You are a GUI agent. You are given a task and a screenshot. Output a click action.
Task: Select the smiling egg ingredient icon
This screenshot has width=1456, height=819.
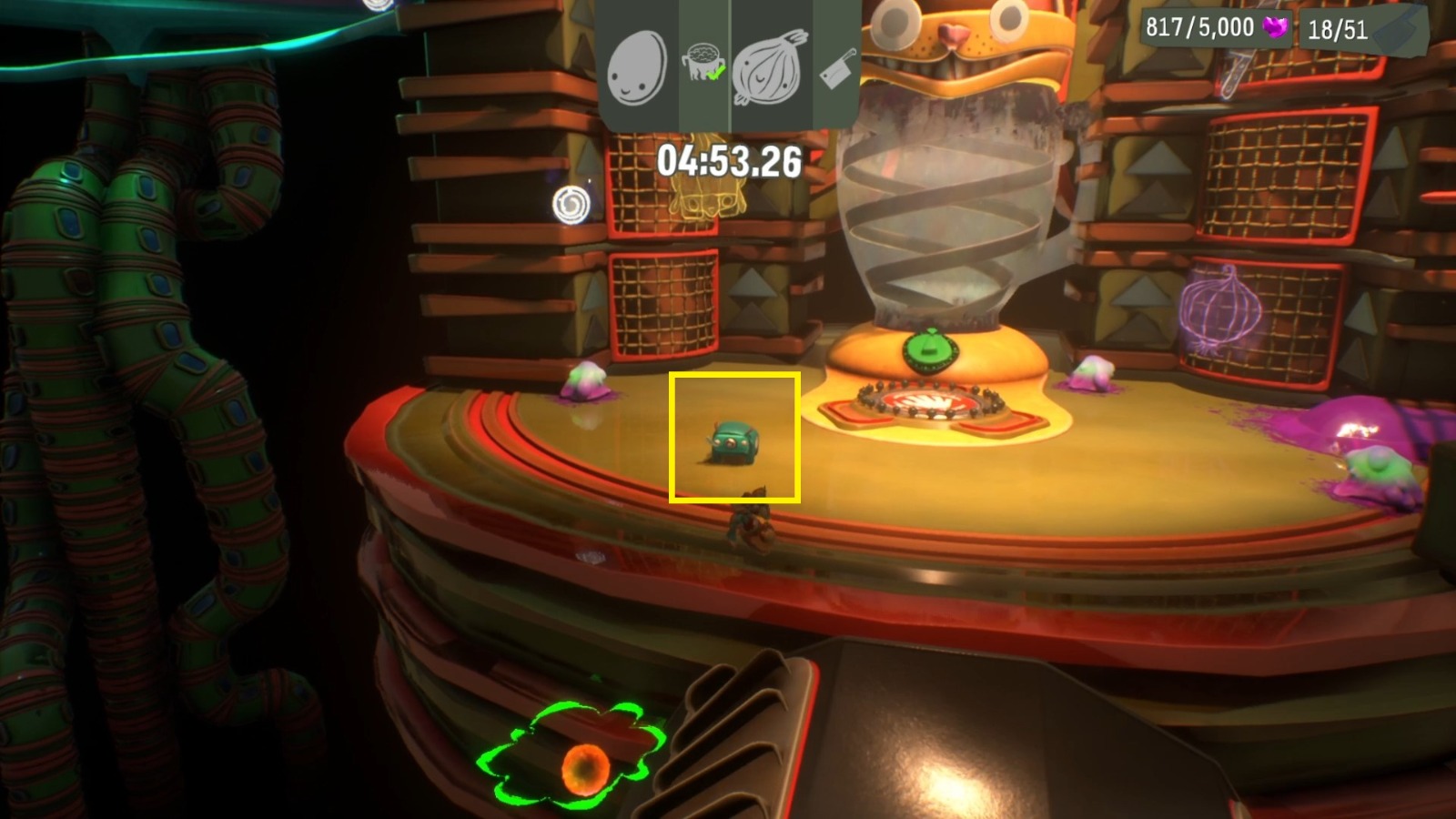coord(640,70)
